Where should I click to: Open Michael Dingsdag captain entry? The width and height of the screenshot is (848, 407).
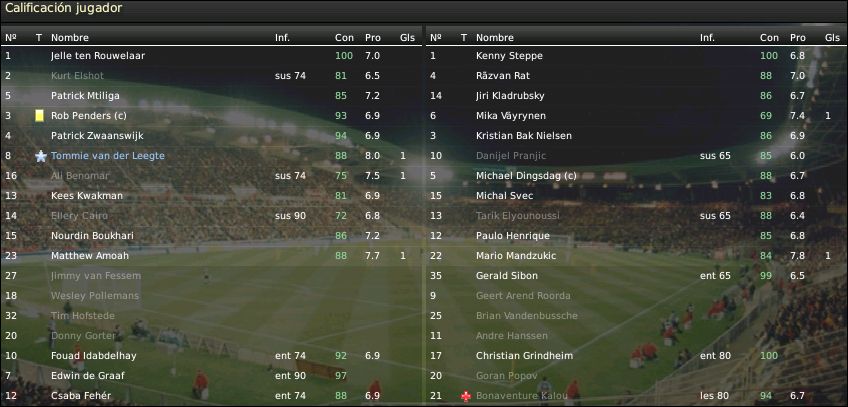527,176
